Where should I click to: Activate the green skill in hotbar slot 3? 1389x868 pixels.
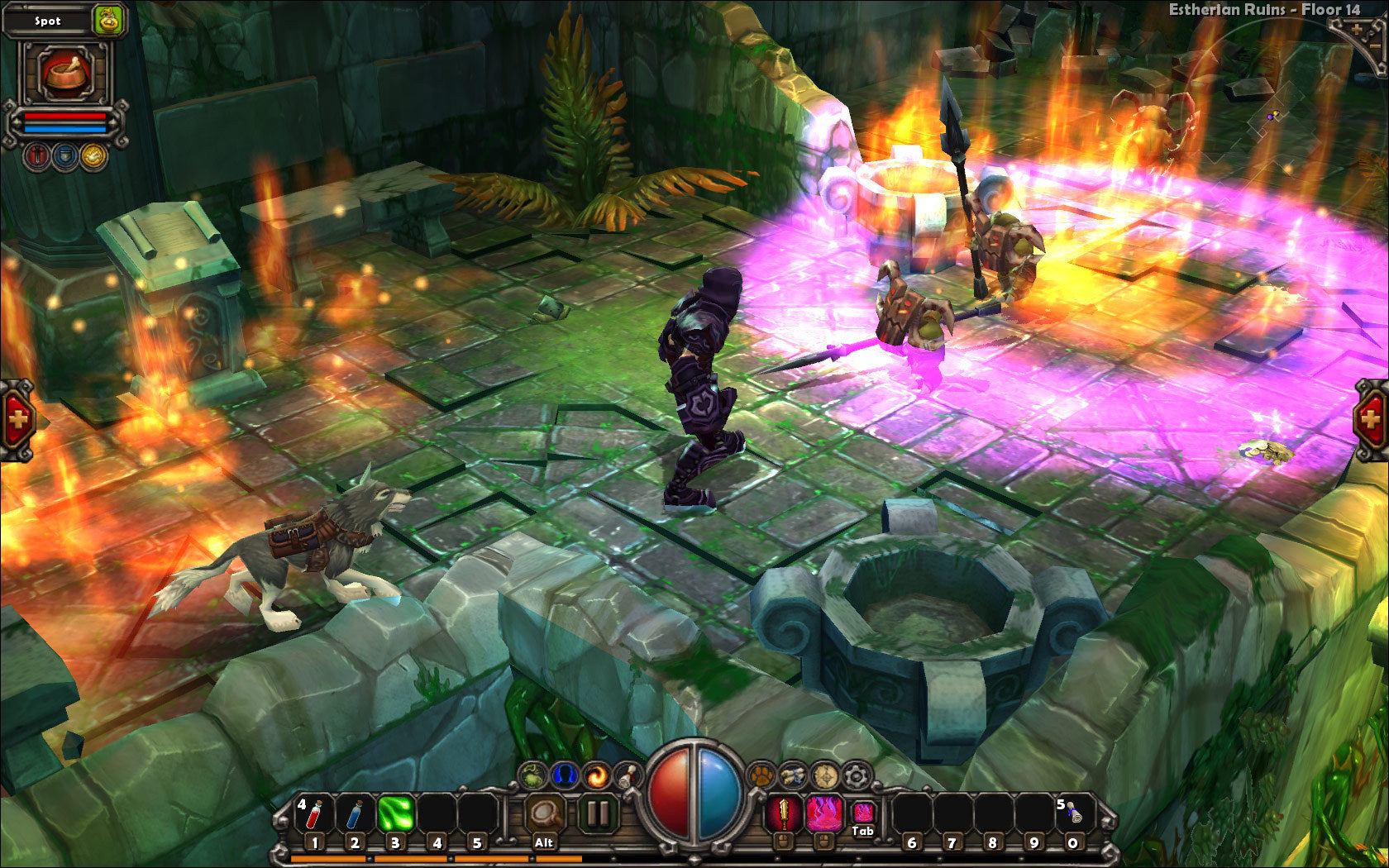click(395, 814)
